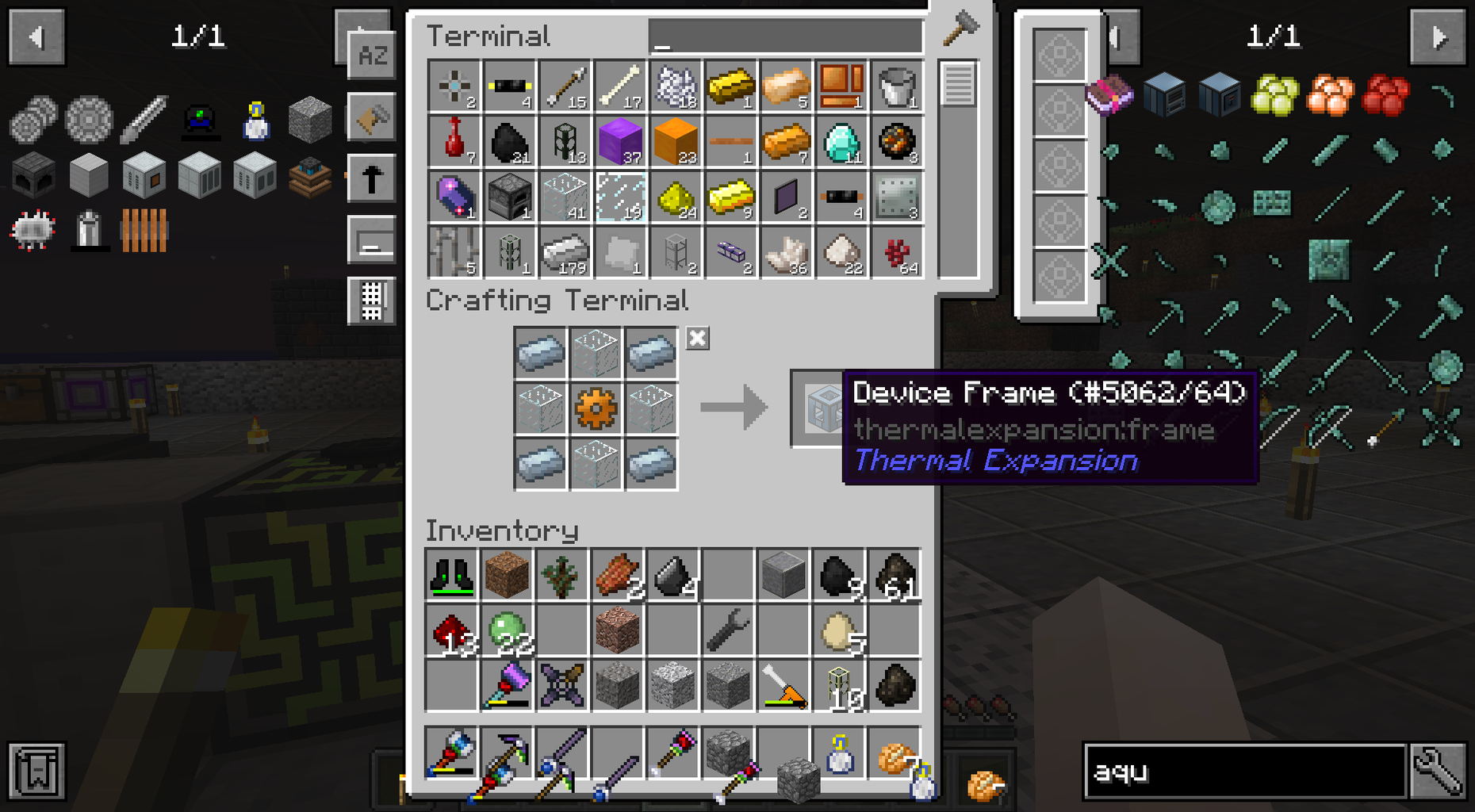
Task: Select the dotted grid view icon
Action: pos(373,301)
